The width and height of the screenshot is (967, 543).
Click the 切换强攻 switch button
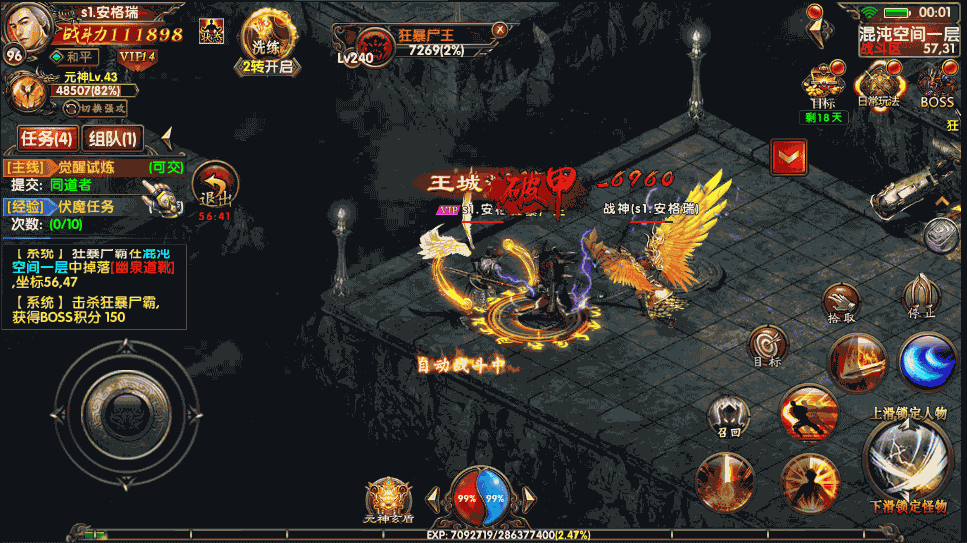102,107
